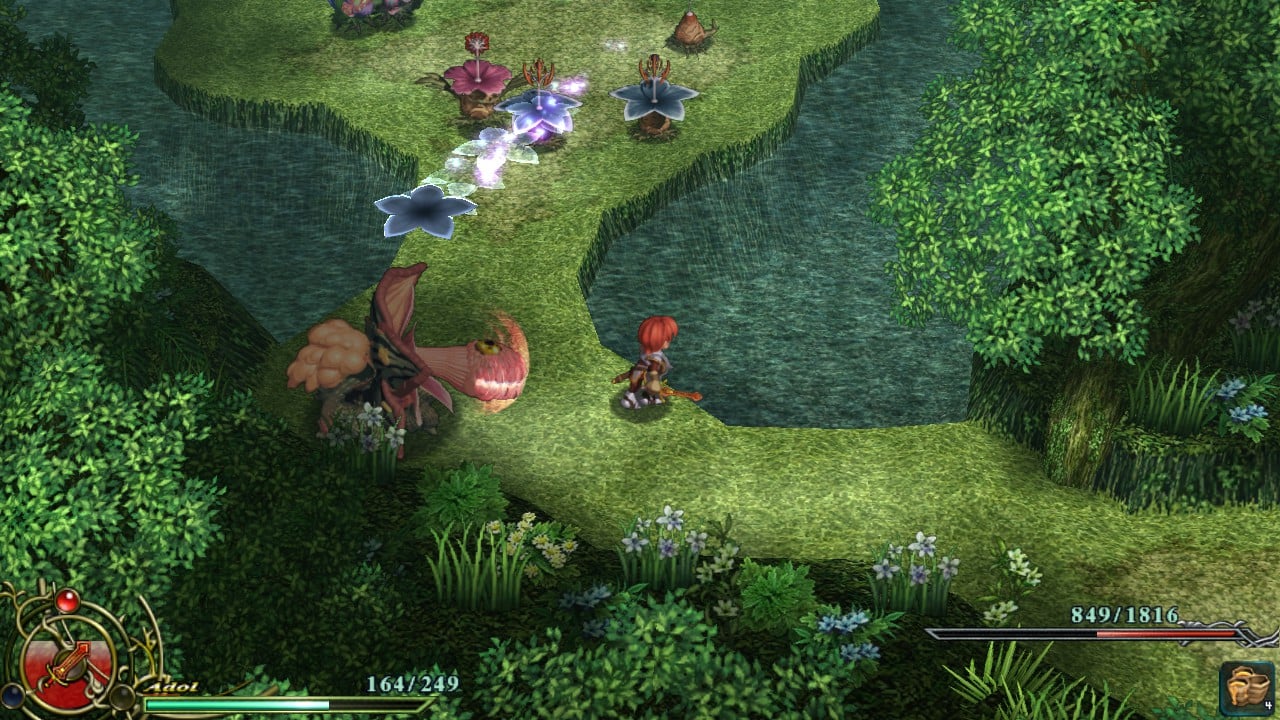Click the red orb atop the circular gauge
Viewport: 1280px width, 720px height.
66,601
